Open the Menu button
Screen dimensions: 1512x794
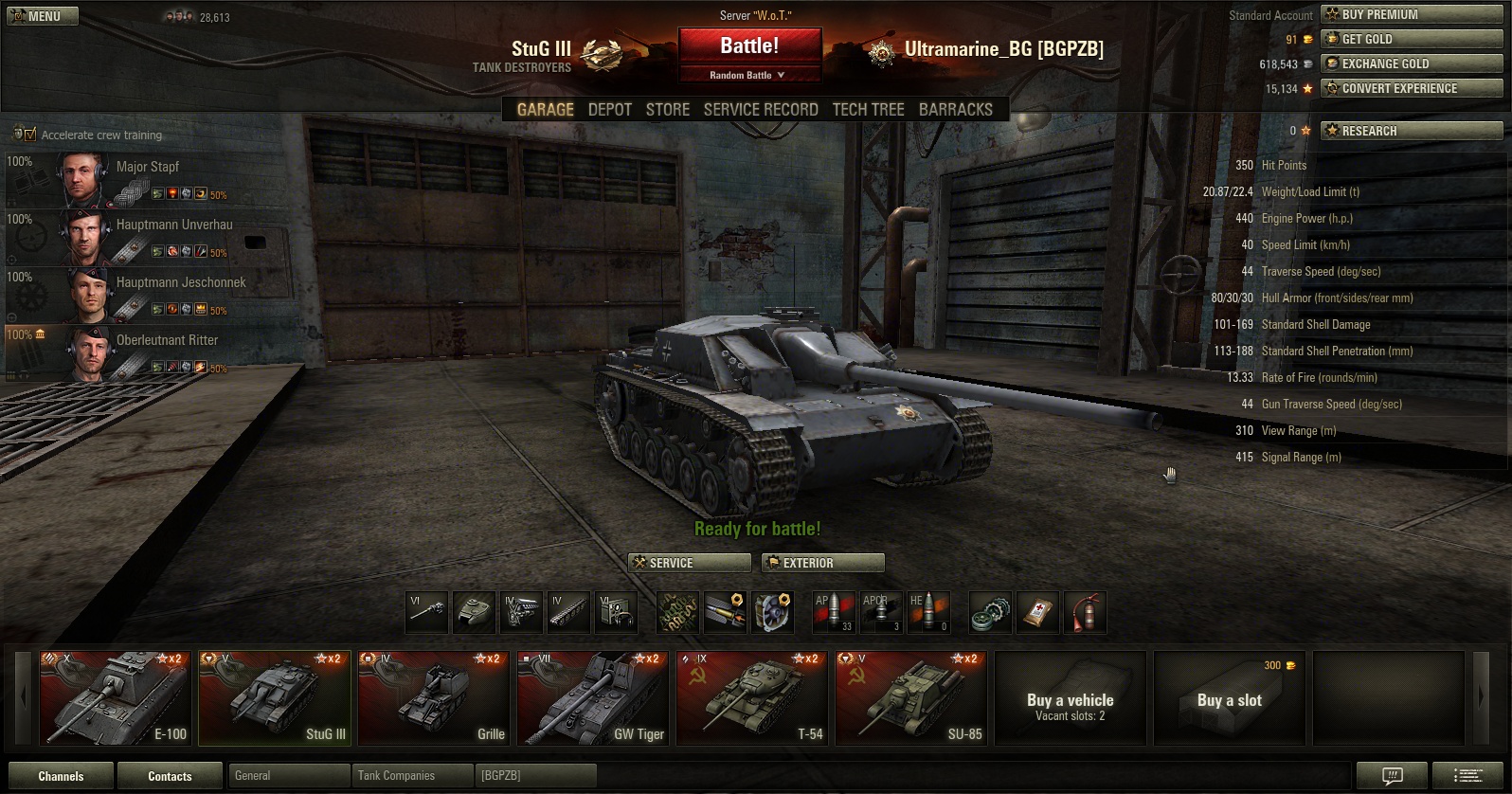click(43, 16)
